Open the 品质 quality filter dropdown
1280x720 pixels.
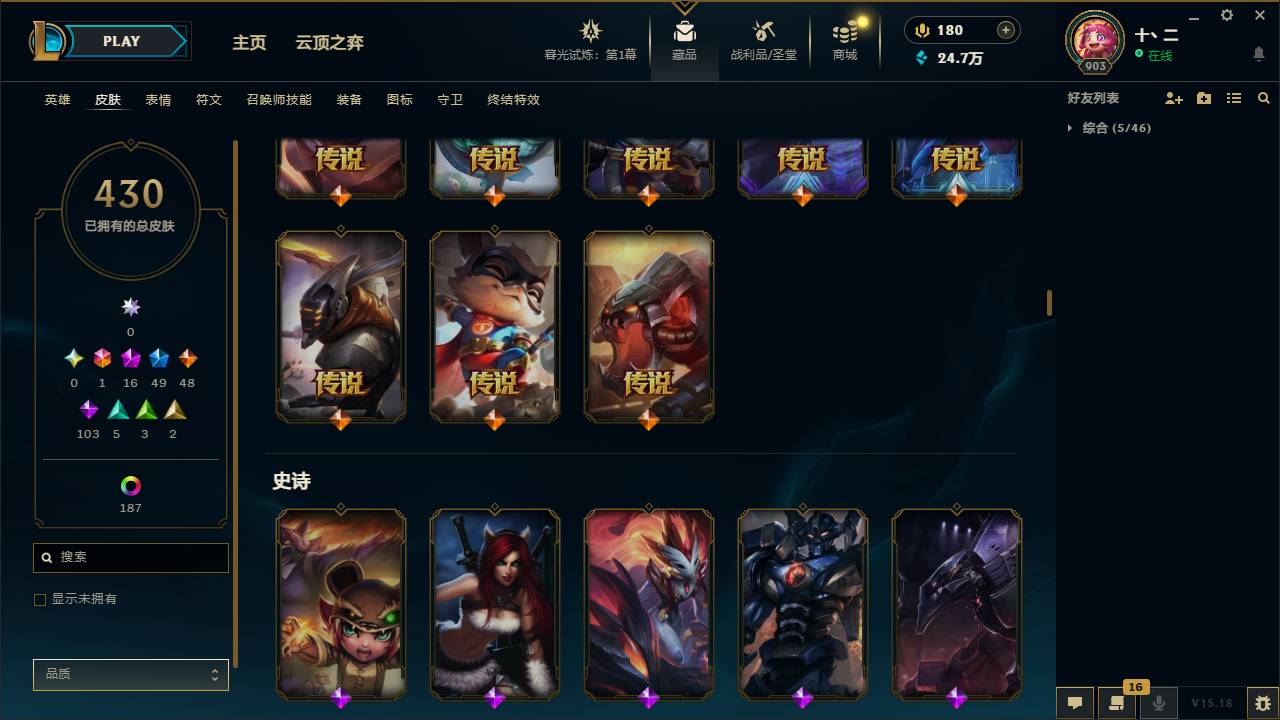pyautogui.click(x=130, y=674)
